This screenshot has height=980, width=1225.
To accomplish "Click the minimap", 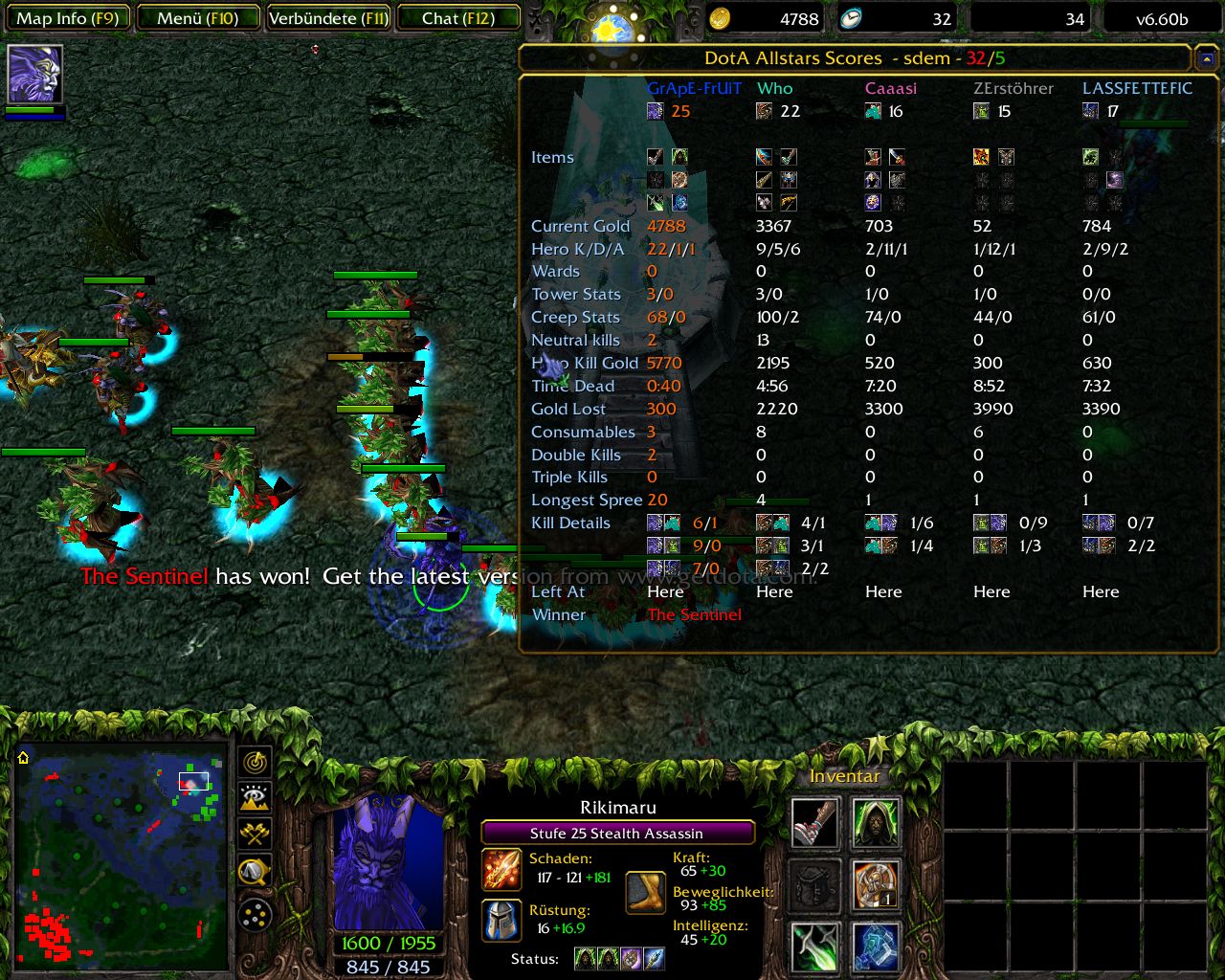I will 122,857.
